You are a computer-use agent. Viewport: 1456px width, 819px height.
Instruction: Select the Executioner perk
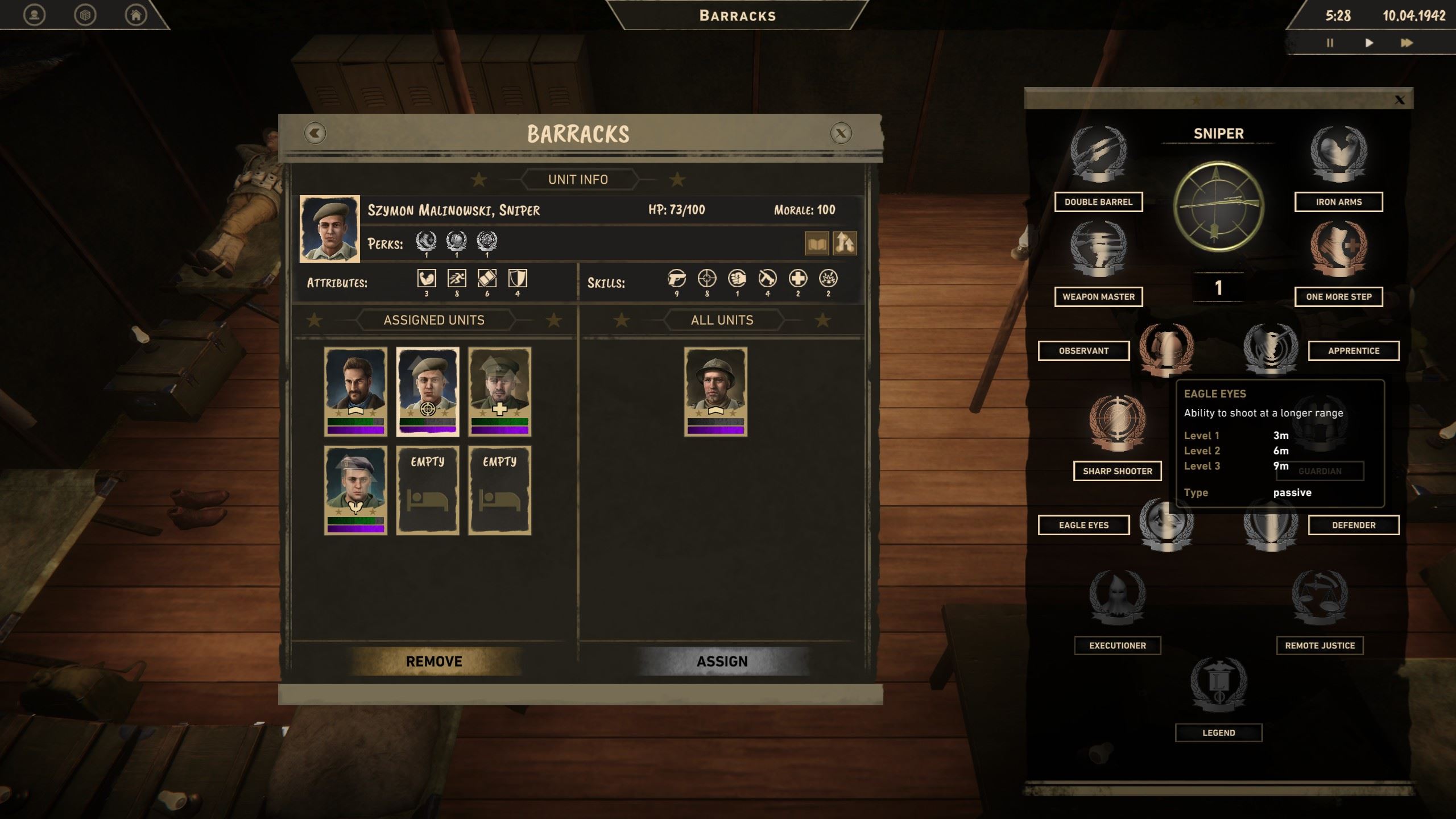coord(1117,646)
